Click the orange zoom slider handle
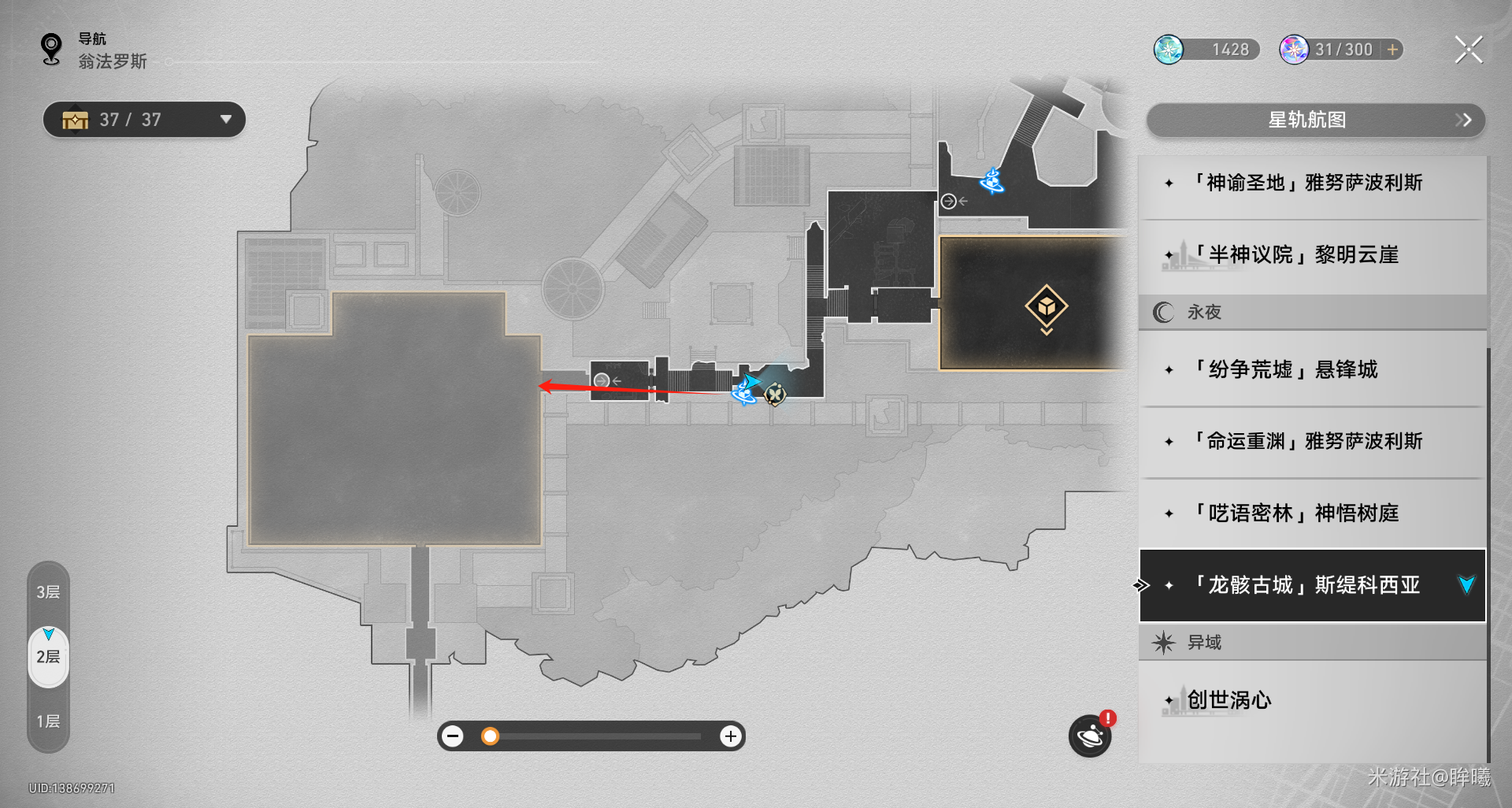The width and height of the screenshot is (1512, 808). [490, 736]
